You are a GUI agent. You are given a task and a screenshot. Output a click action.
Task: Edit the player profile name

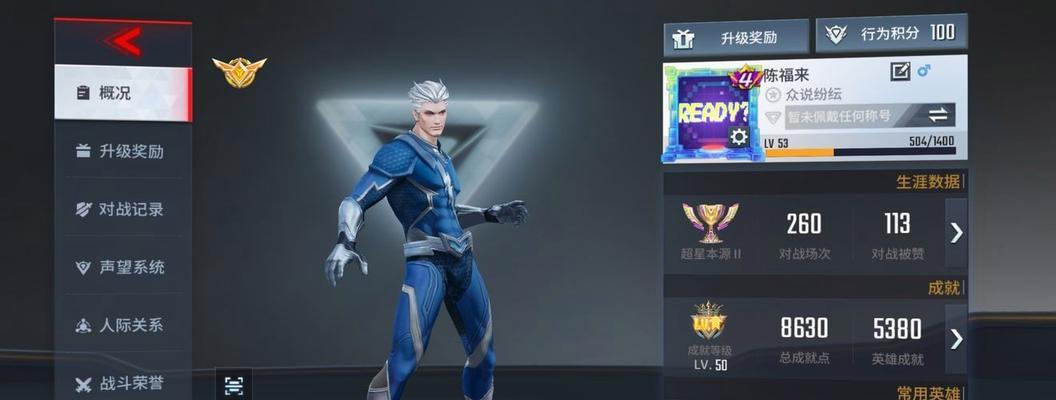[900, 71]
